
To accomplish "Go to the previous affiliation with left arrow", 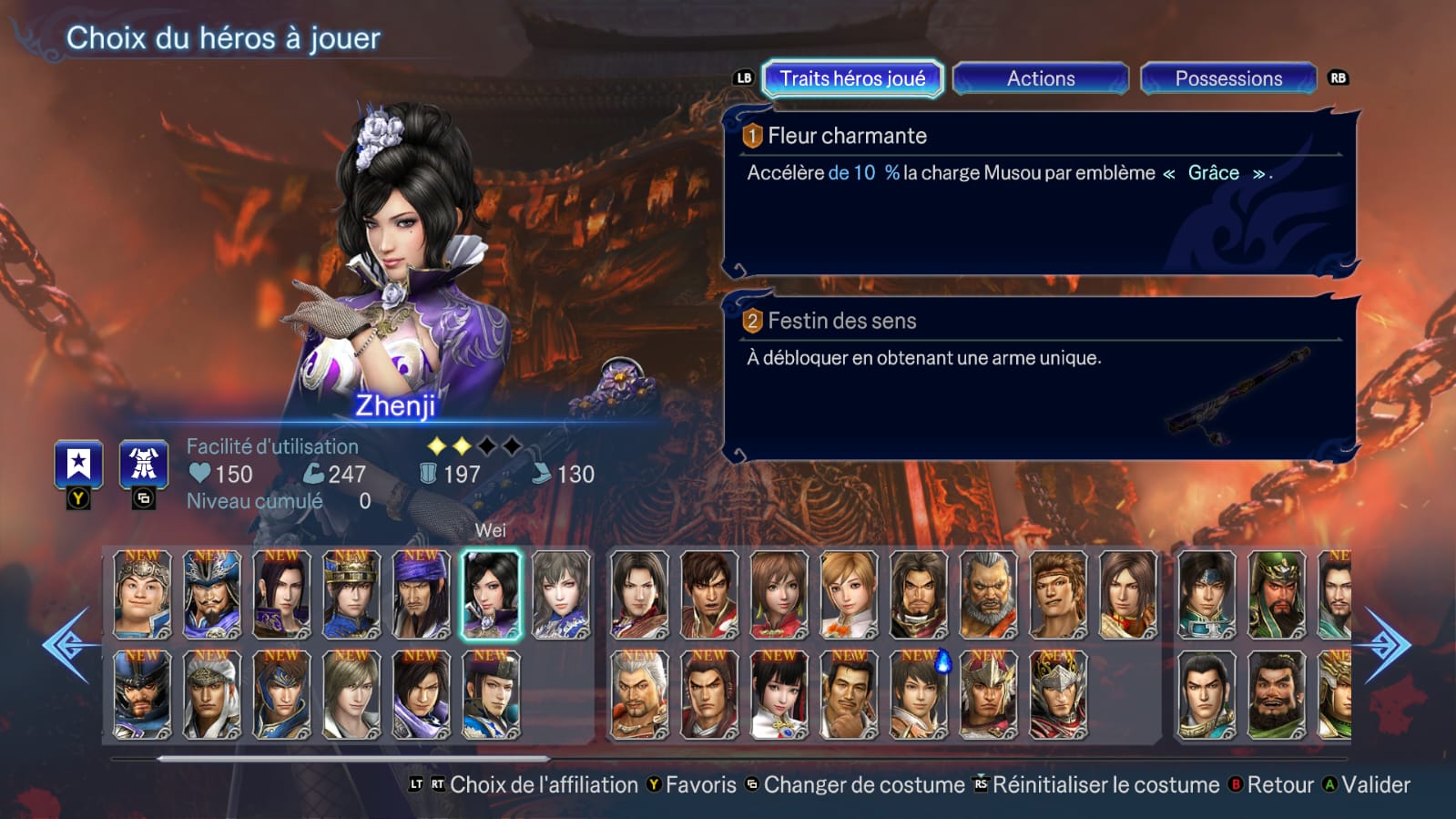I will [67, 645].
